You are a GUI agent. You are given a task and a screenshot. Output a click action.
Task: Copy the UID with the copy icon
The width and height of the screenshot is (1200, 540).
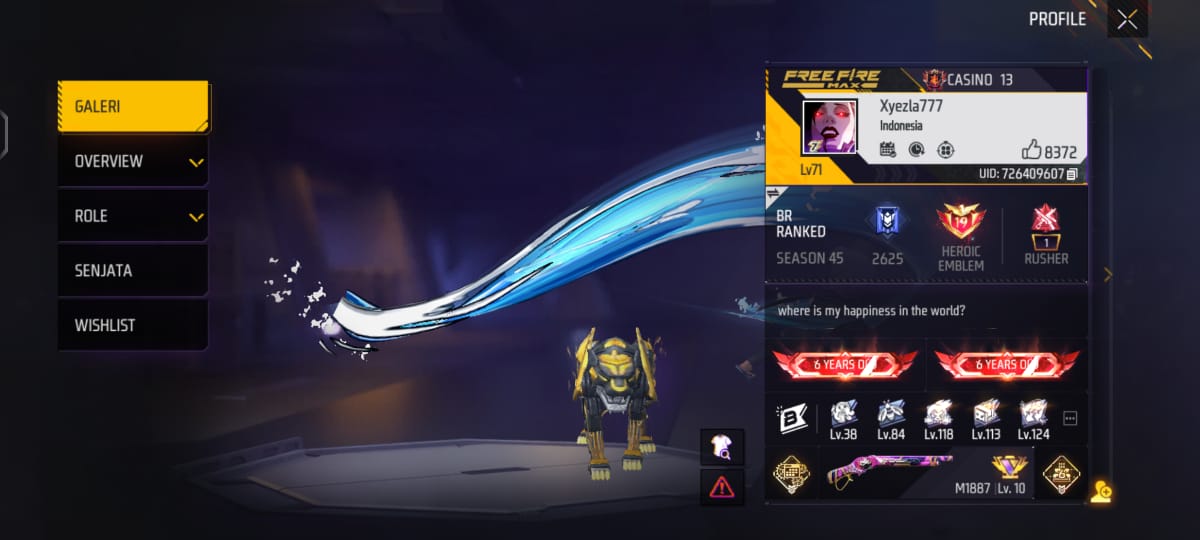pyautogui.click(x=1072, y=174)
